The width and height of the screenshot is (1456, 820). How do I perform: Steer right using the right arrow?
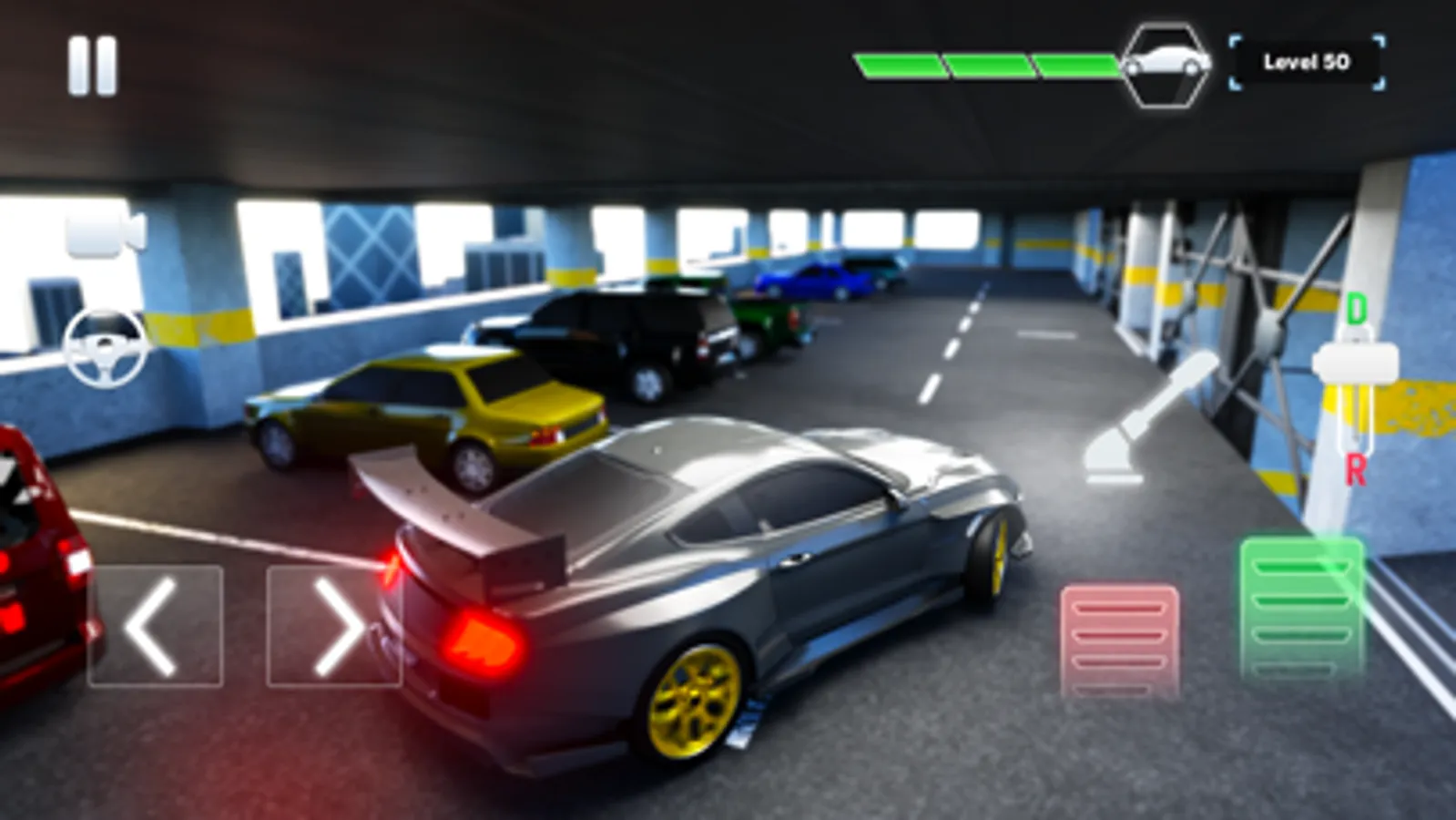337,627
